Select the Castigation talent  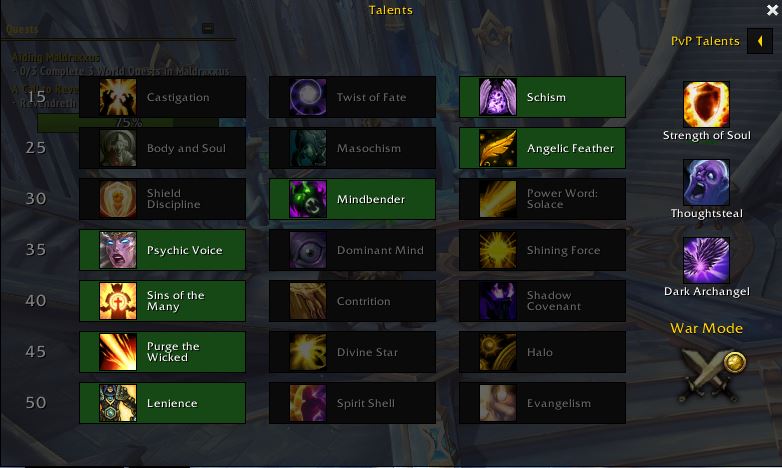coord(162,97)
